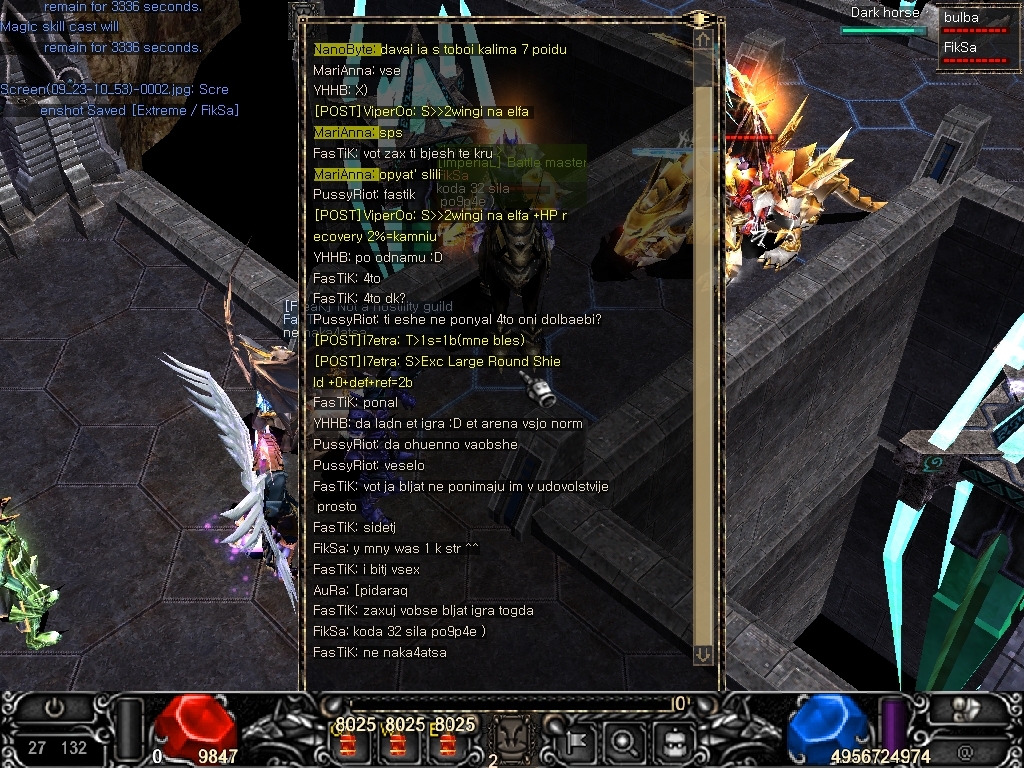Select the current skill slot with mask icon
This screenshot has height=768, width=1024.
pyautogui.click(x=513, y=738)
